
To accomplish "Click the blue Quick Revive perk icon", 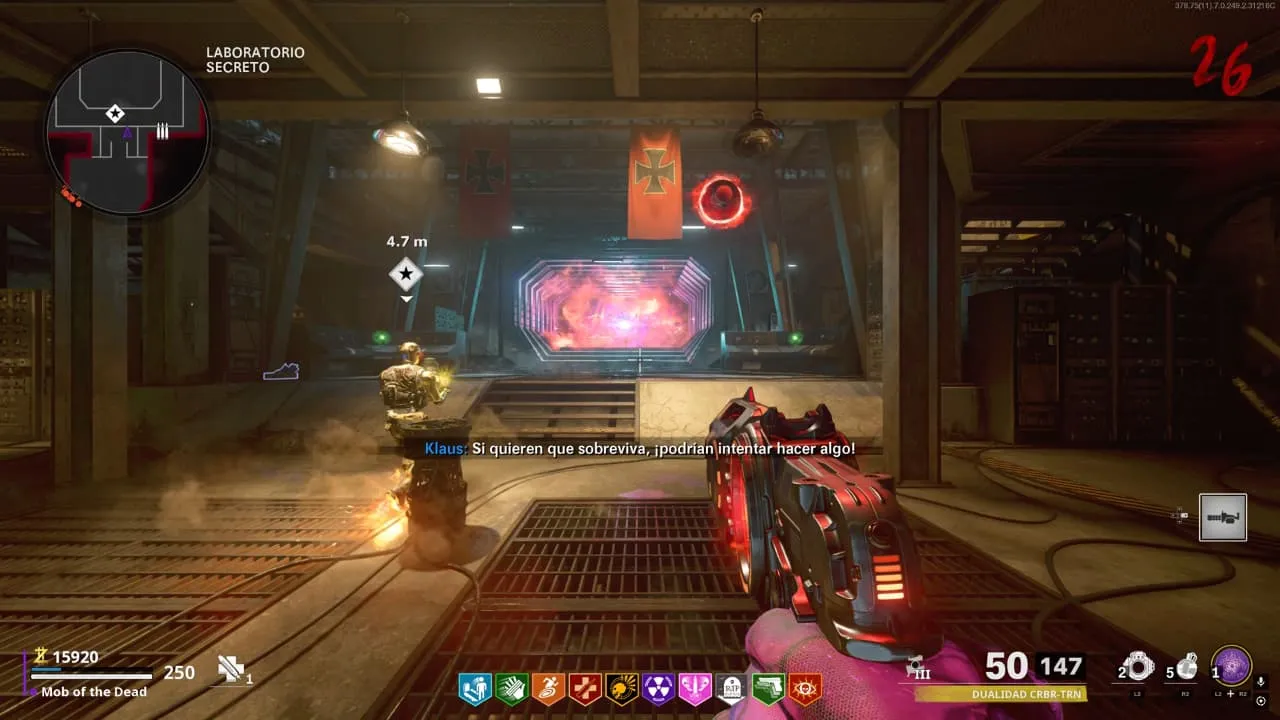I will point(474,689).
